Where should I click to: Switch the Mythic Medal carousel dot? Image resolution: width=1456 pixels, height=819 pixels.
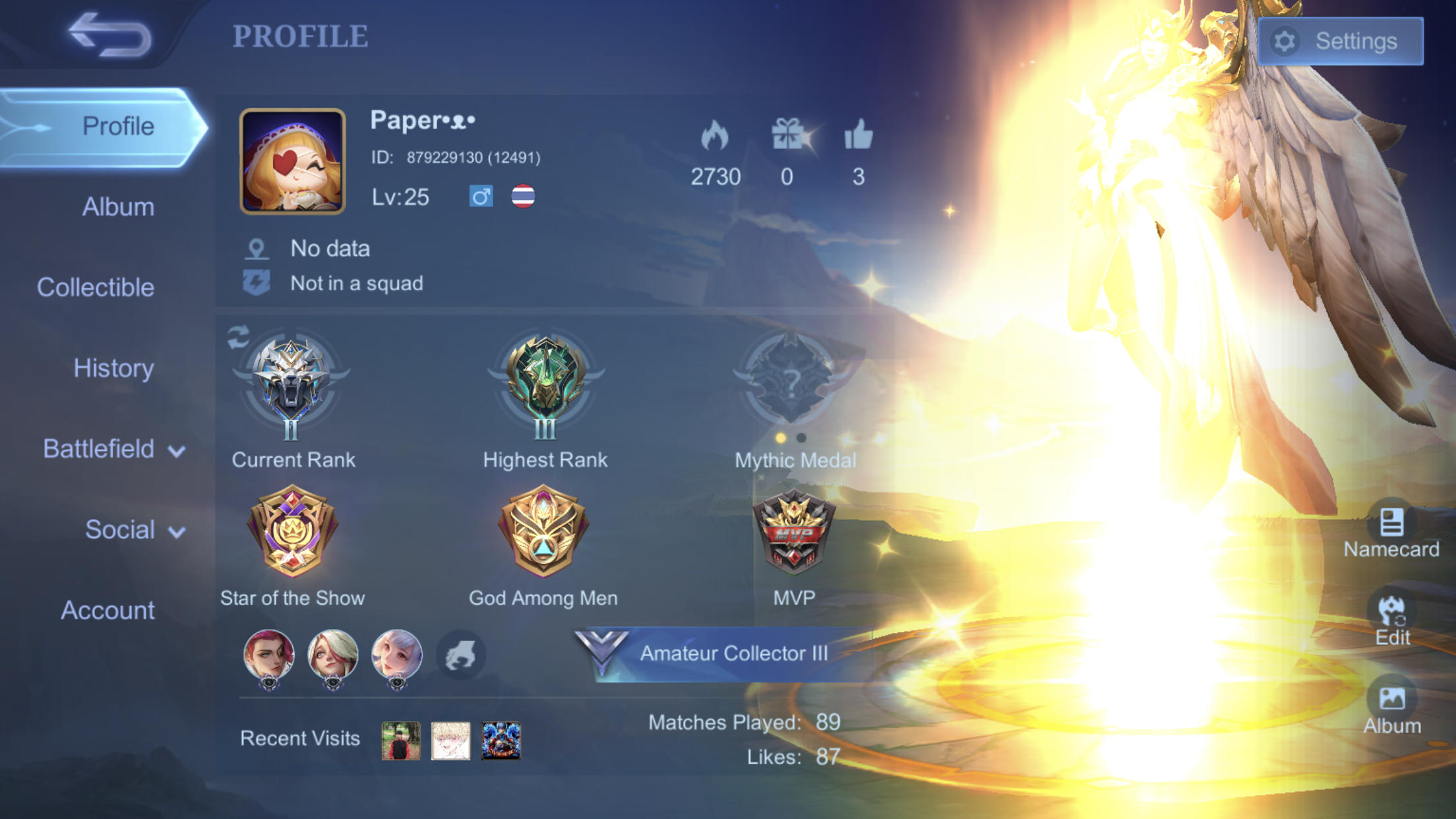click(801, 437)
